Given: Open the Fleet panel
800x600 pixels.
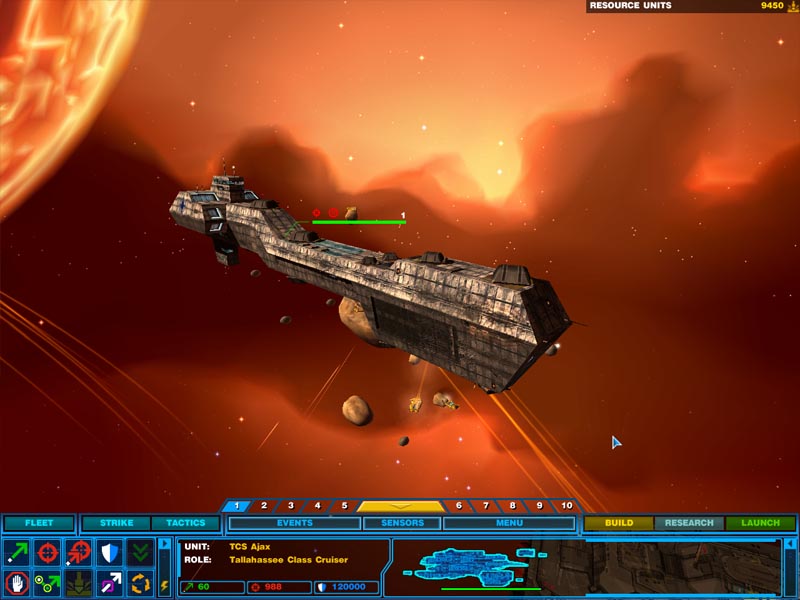Looking at the screenshot, I should pyautogui.click(x=39, y=523).
